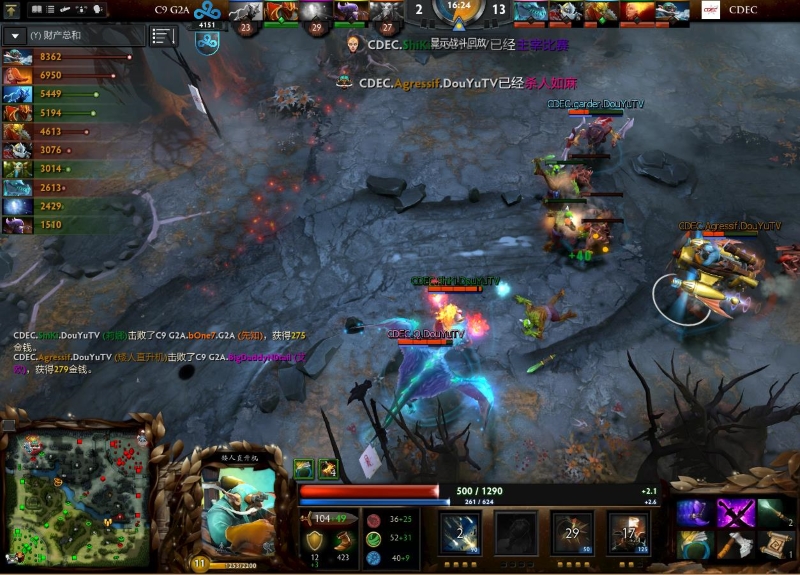The height and width of the screenshot is (575, 800).
Task: Select the Quelling Blade axe item
Action: pos(734,546)
